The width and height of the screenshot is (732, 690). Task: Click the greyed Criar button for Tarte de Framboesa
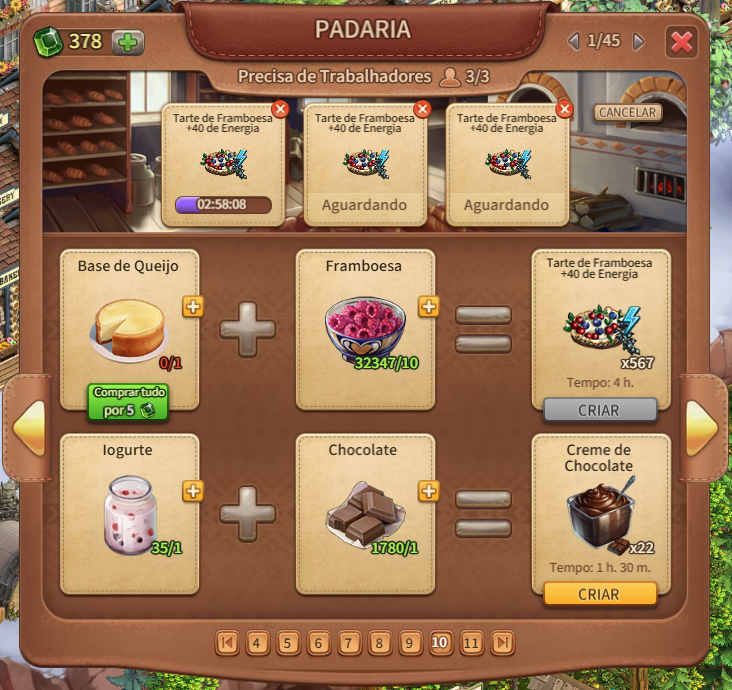point(600,410)
